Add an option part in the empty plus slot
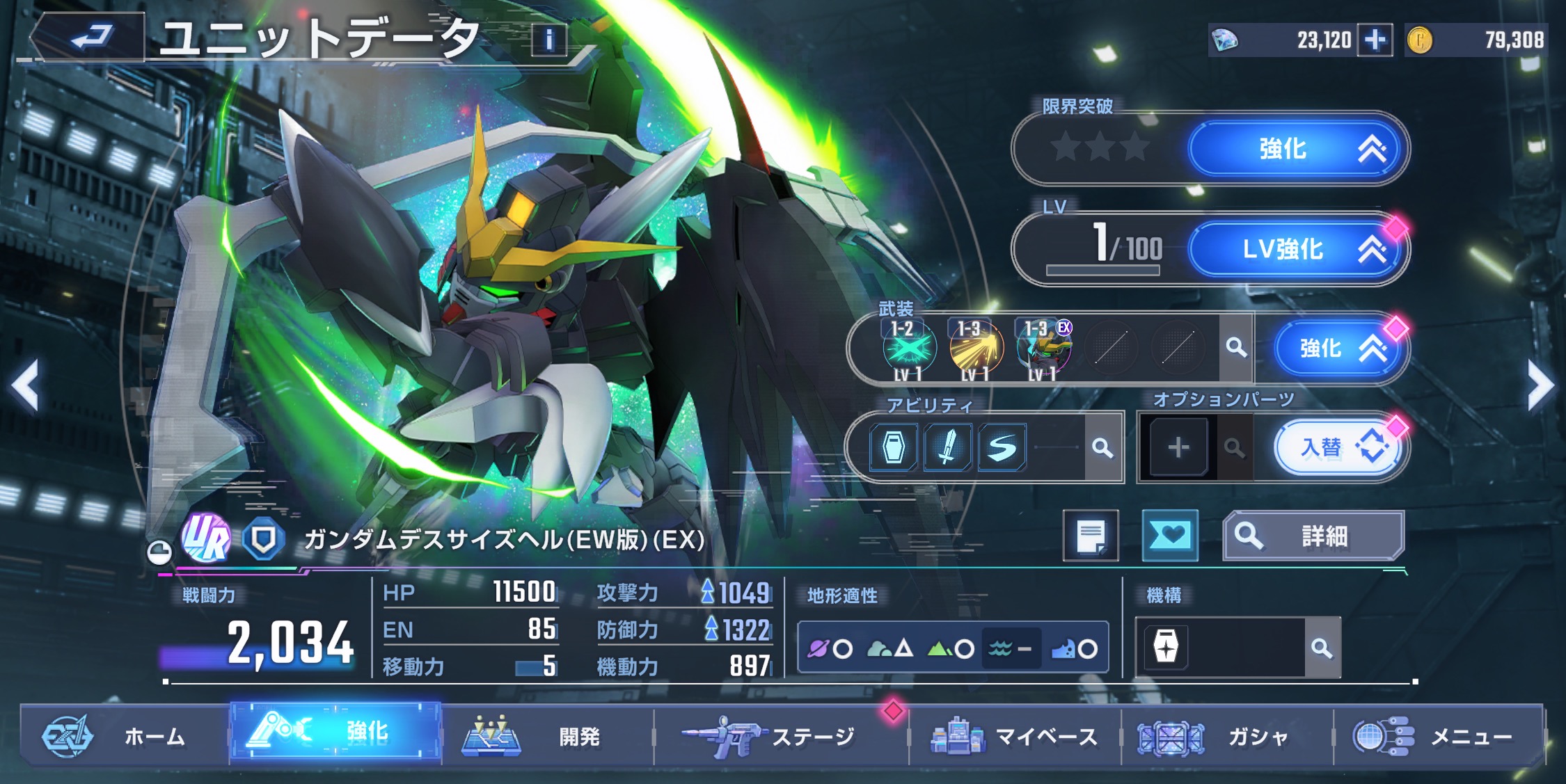Screen dimensions: 1566x784 point(1178,447)
